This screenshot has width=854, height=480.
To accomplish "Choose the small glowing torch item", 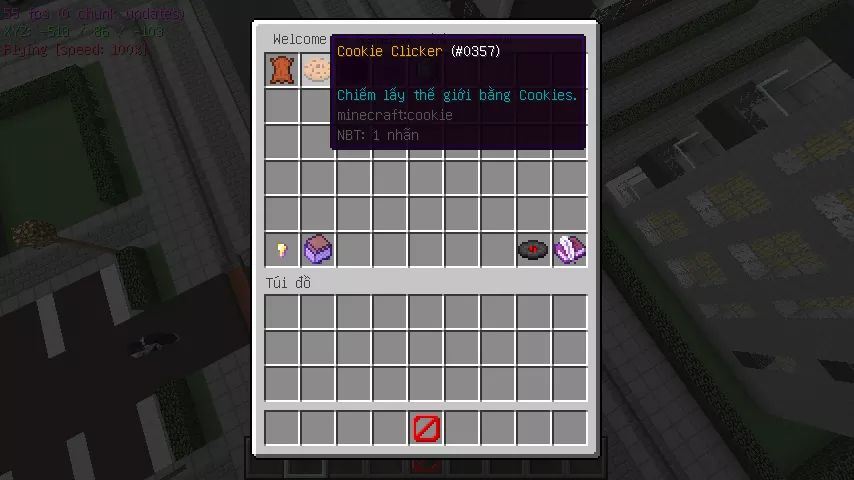I will 282,249.
